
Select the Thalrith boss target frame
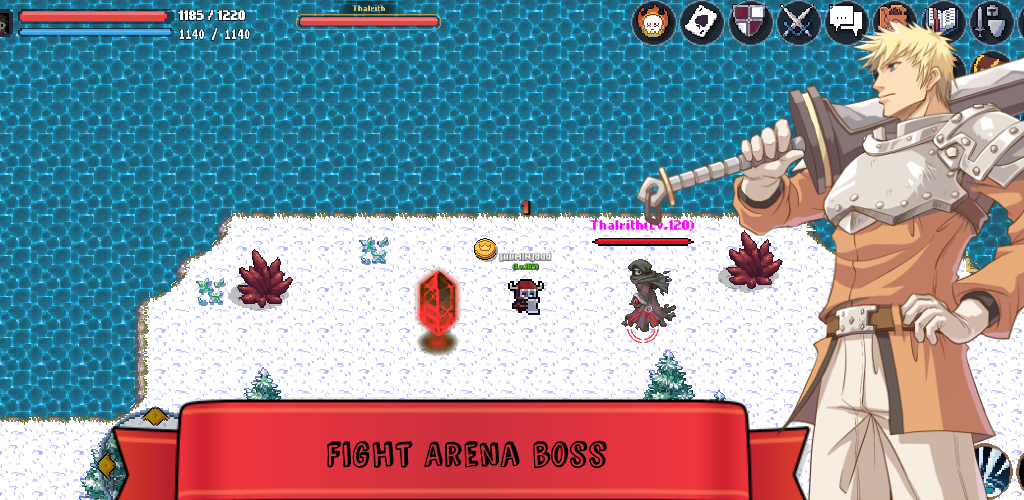[x=368, y=16]
